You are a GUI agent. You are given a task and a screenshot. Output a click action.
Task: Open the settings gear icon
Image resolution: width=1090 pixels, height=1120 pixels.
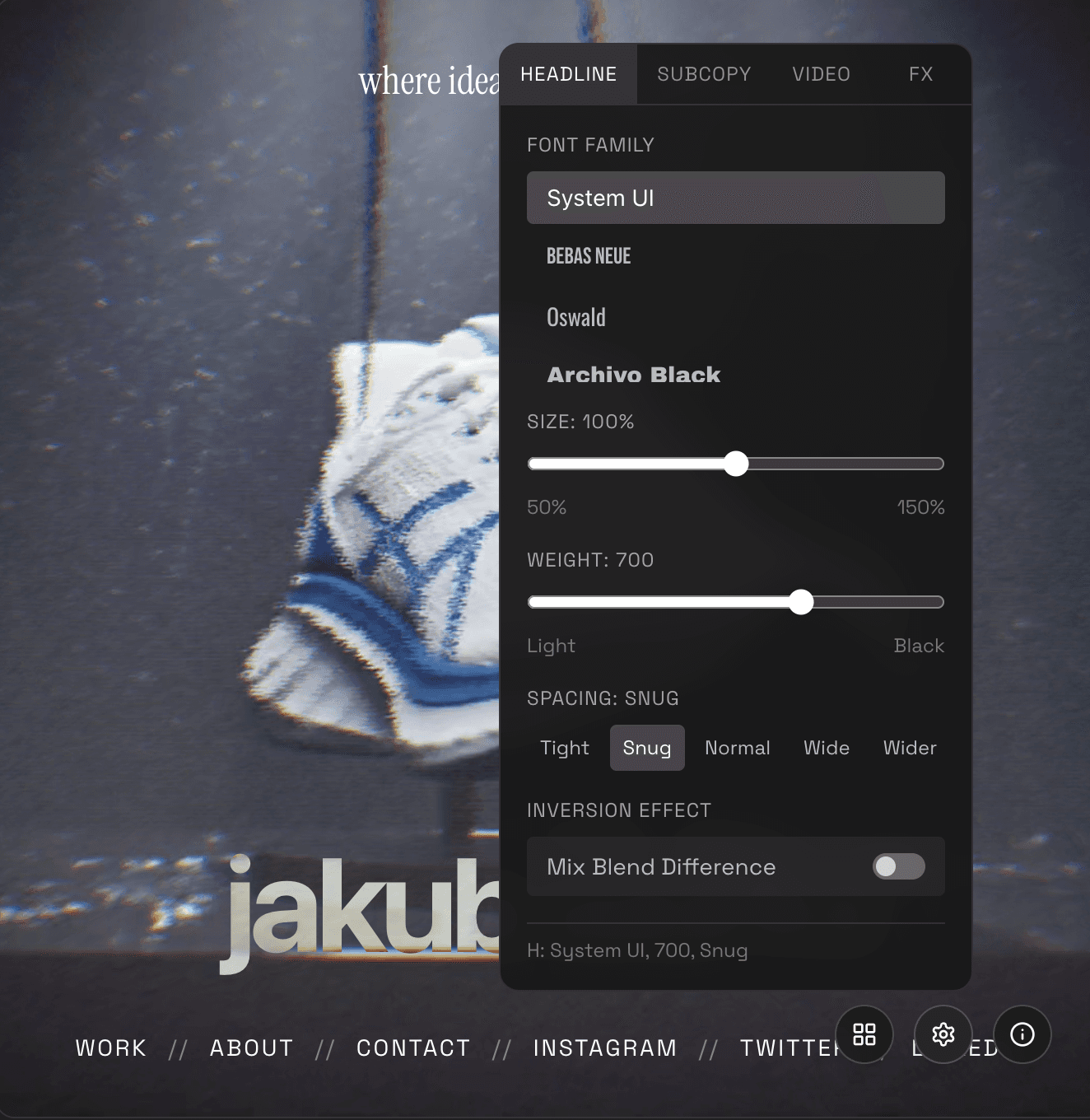click(x=943, y=1034)
